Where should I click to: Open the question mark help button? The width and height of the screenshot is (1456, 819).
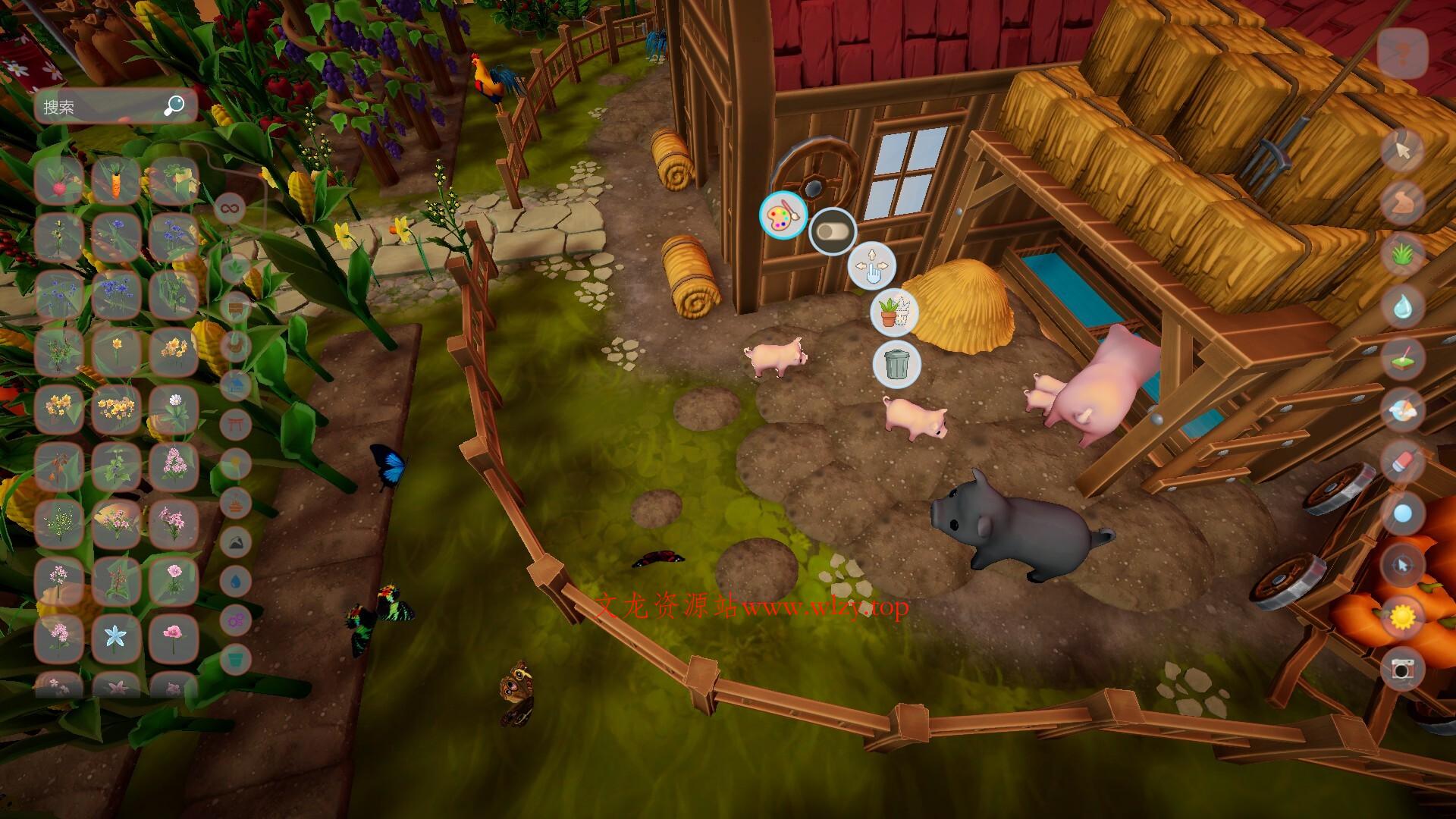pos(1402,53)
